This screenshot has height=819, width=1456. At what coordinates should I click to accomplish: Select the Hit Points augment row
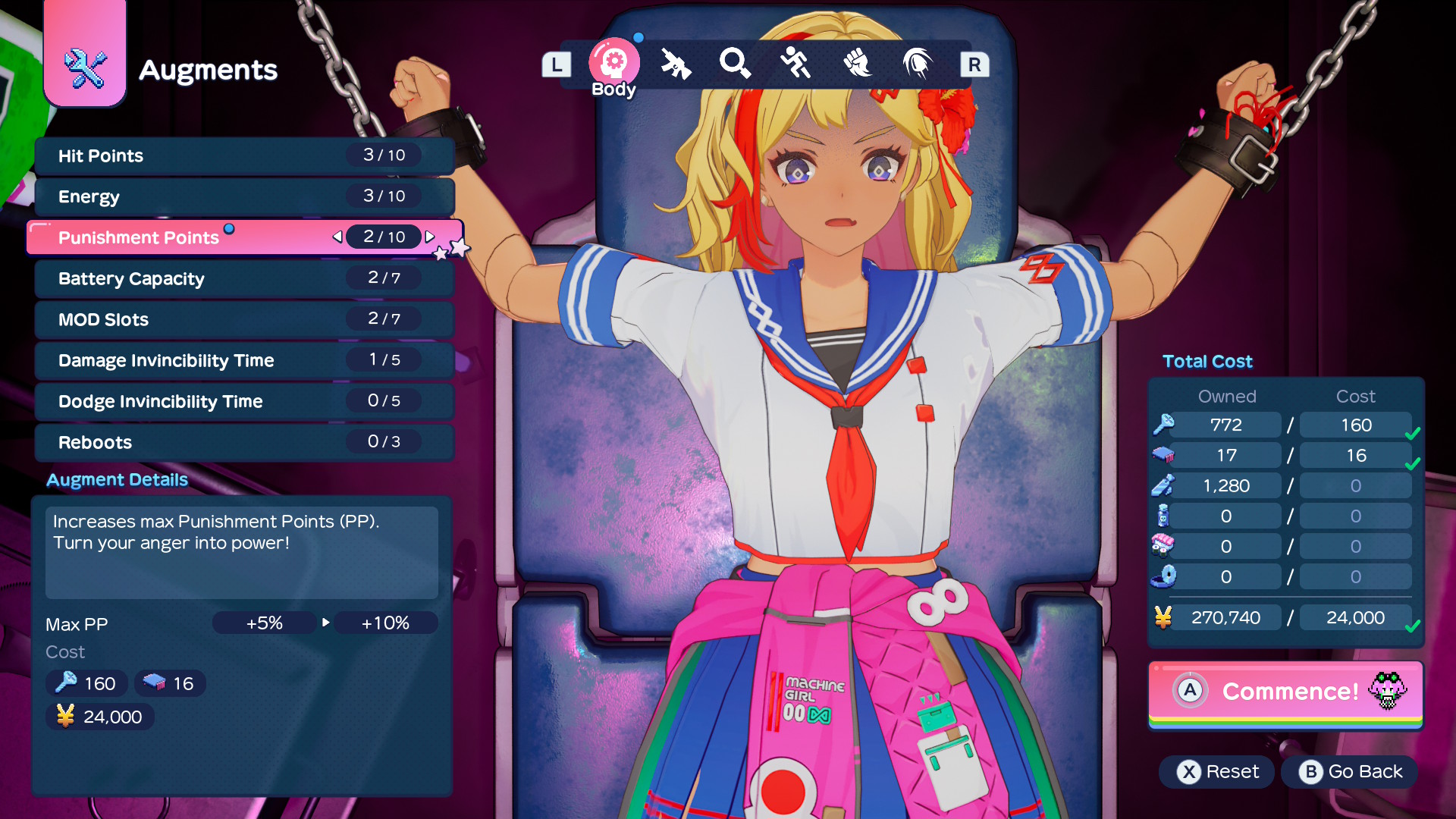click(x=244, y=155)
